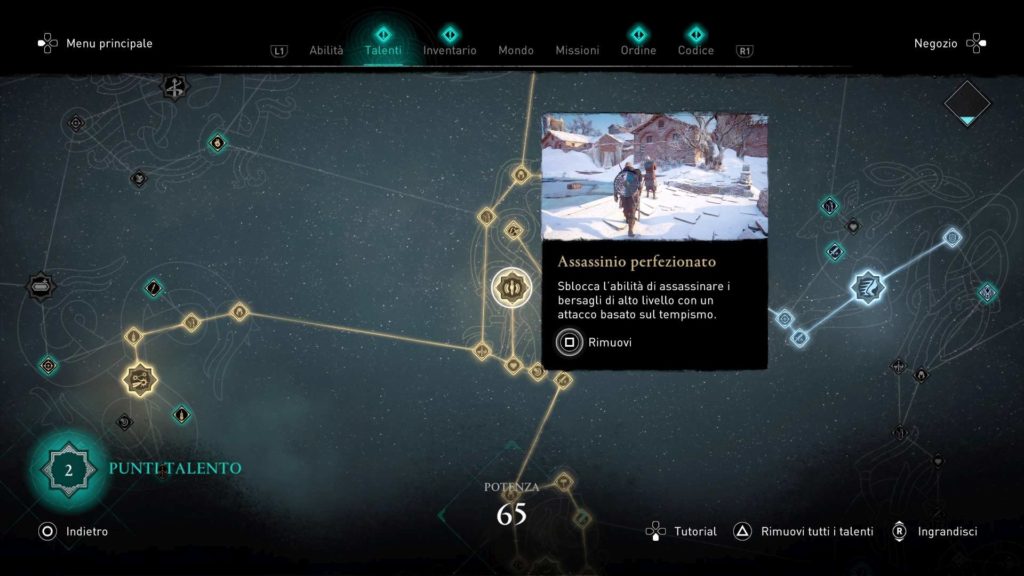Select the Talenti tab
The image size is (1024, 576).
(x=383, y=50)
